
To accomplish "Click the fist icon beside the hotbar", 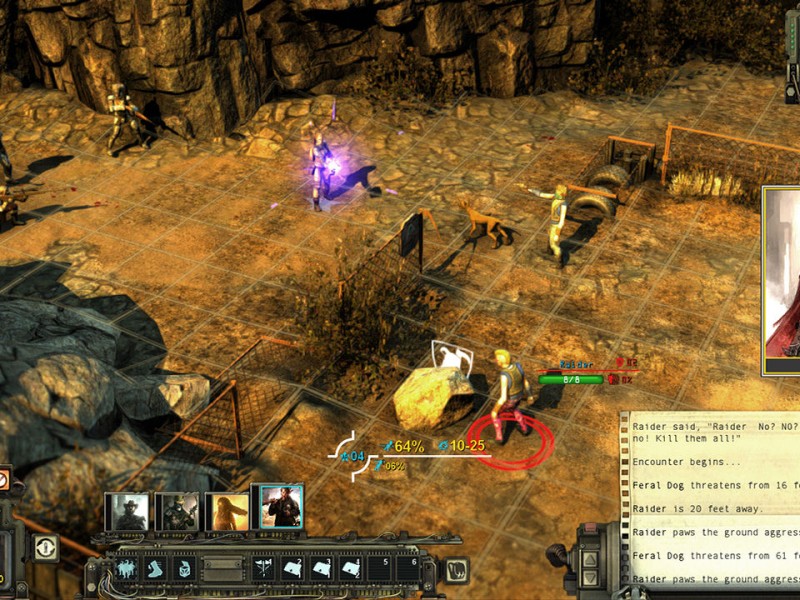I will [454, 570].
